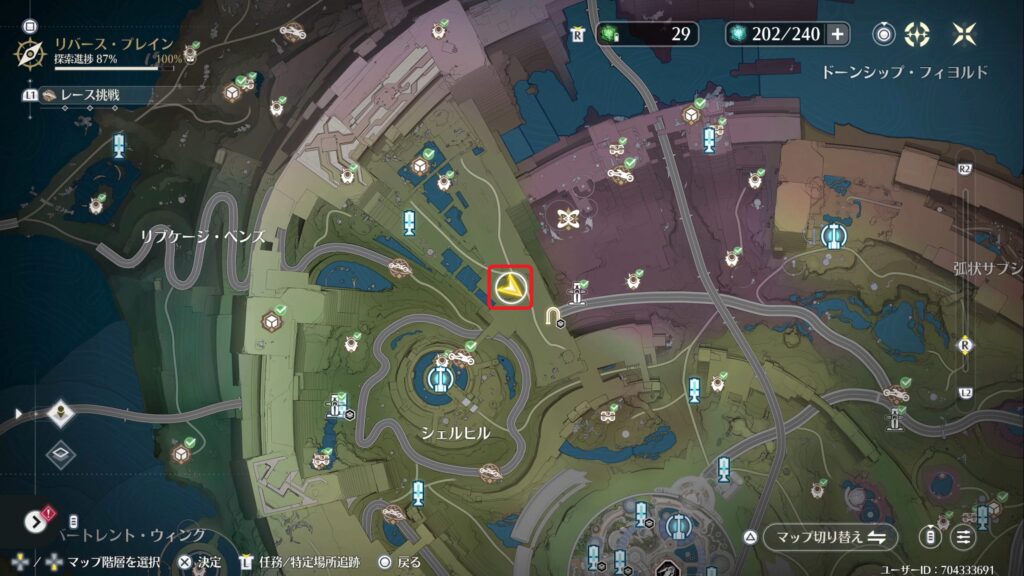Click the plus button beside 202/240

point(837,34)
